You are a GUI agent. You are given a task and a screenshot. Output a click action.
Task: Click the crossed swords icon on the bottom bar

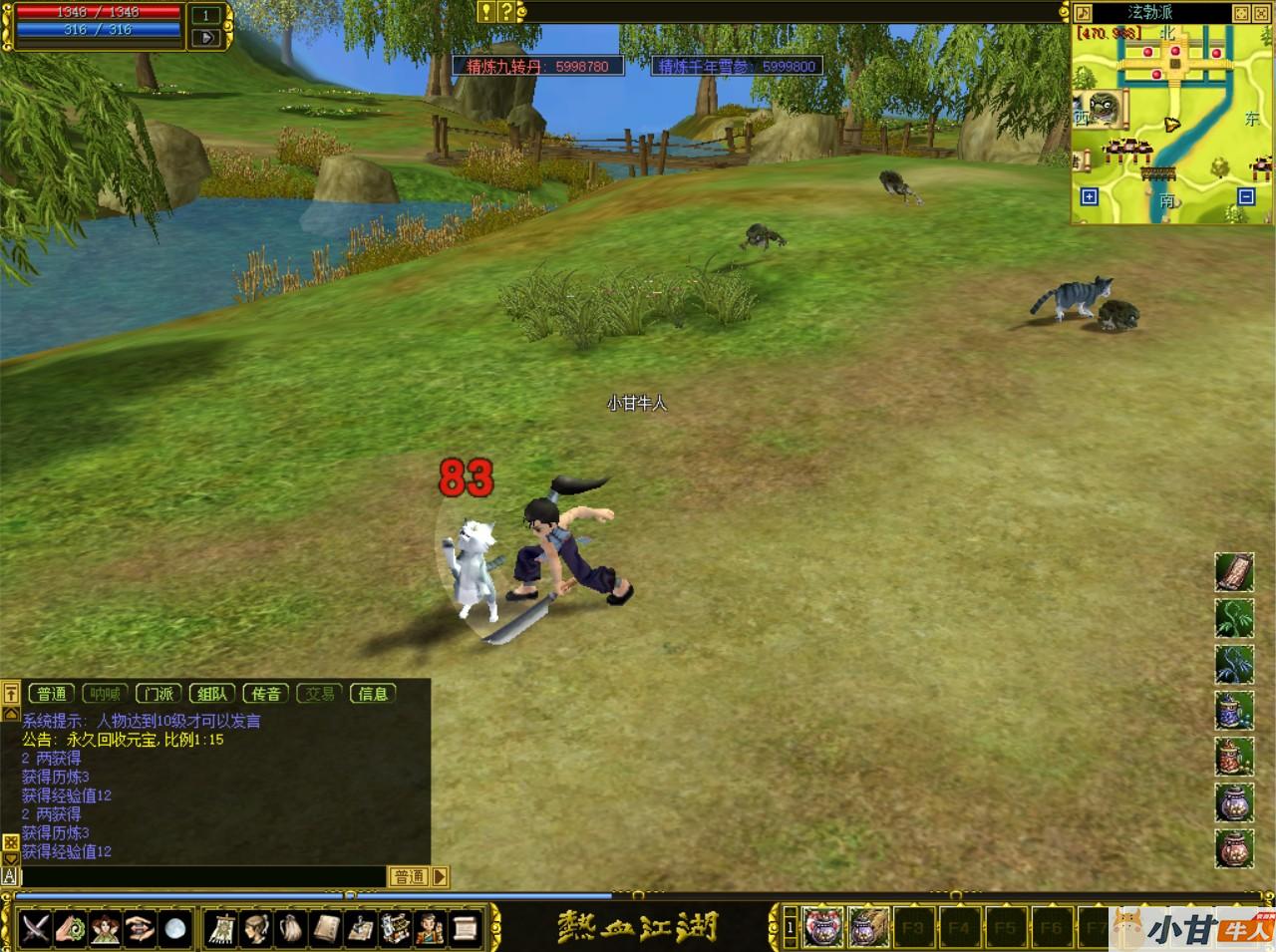(x=36, y=928)
